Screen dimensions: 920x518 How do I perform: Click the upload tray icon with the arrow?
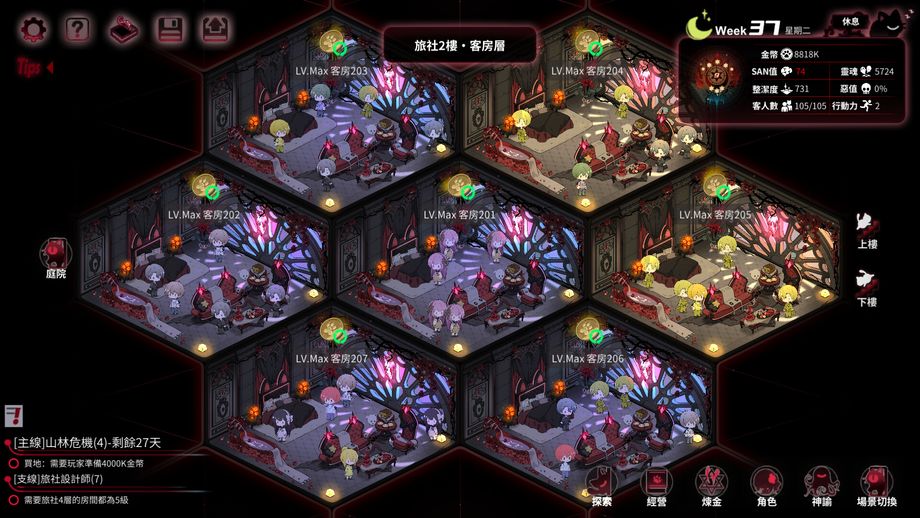(x=215, y=29)
